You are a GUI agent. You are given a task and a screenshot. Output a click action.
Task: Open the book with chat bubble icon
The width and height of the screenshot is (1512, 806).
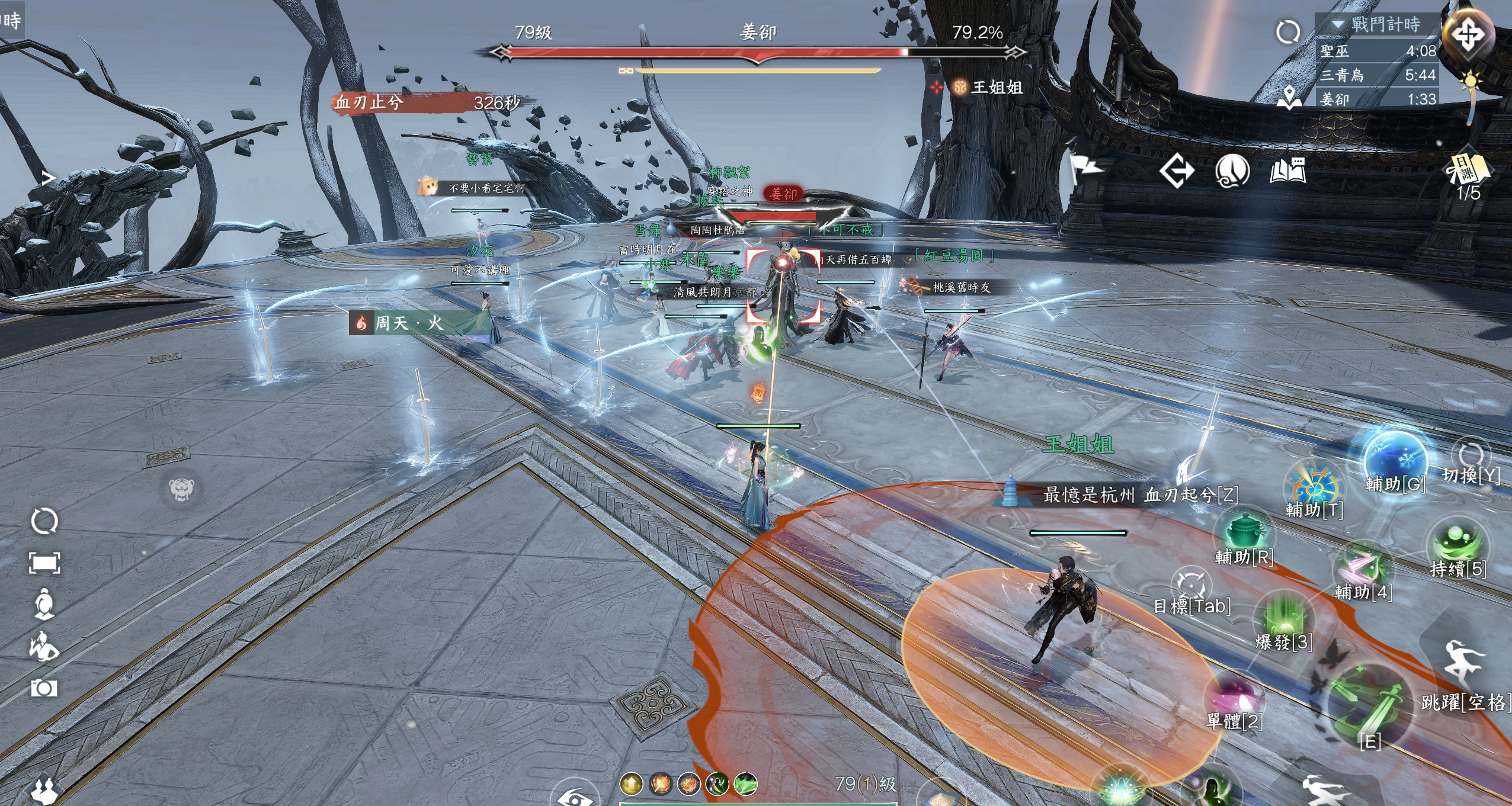point(1287,171)
